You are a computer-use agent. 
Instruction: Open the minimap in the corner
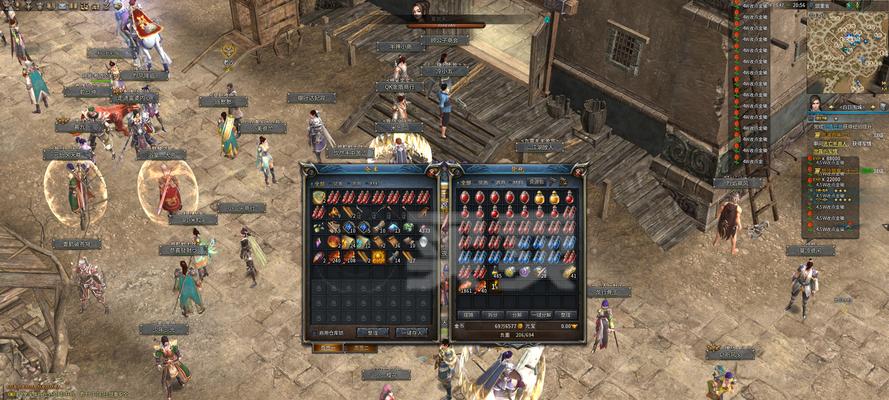point(846,50)
